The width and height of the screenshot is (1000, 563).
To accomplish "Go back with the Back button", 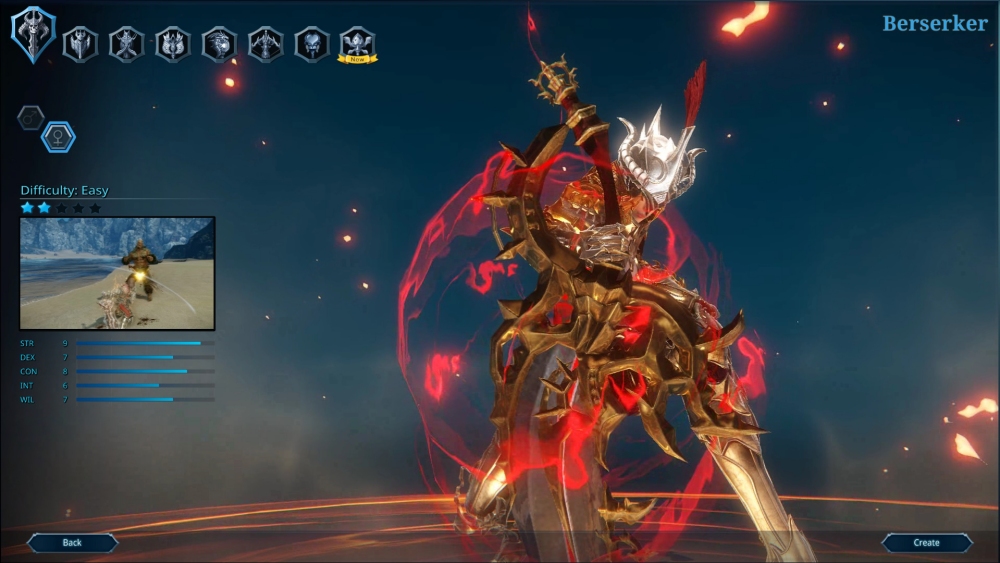I will (x=72, y=543).
